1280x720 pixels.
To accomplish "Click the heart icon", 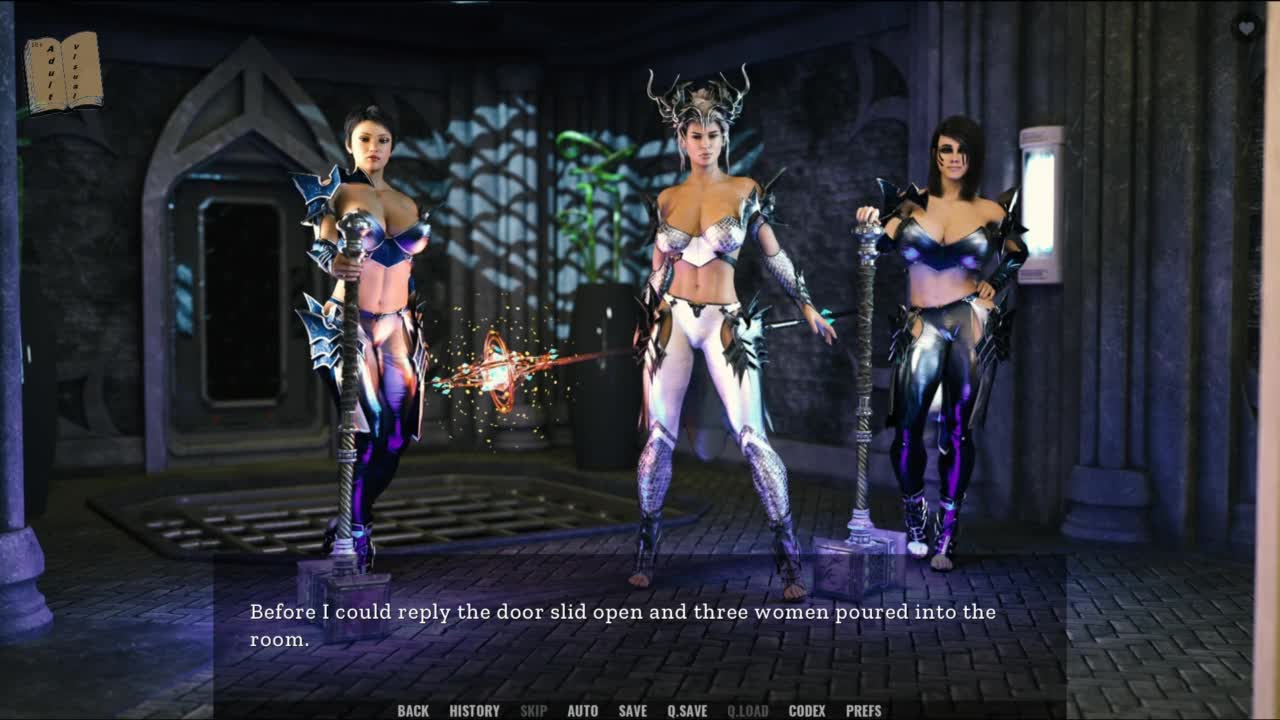I will pos(1246,28).
